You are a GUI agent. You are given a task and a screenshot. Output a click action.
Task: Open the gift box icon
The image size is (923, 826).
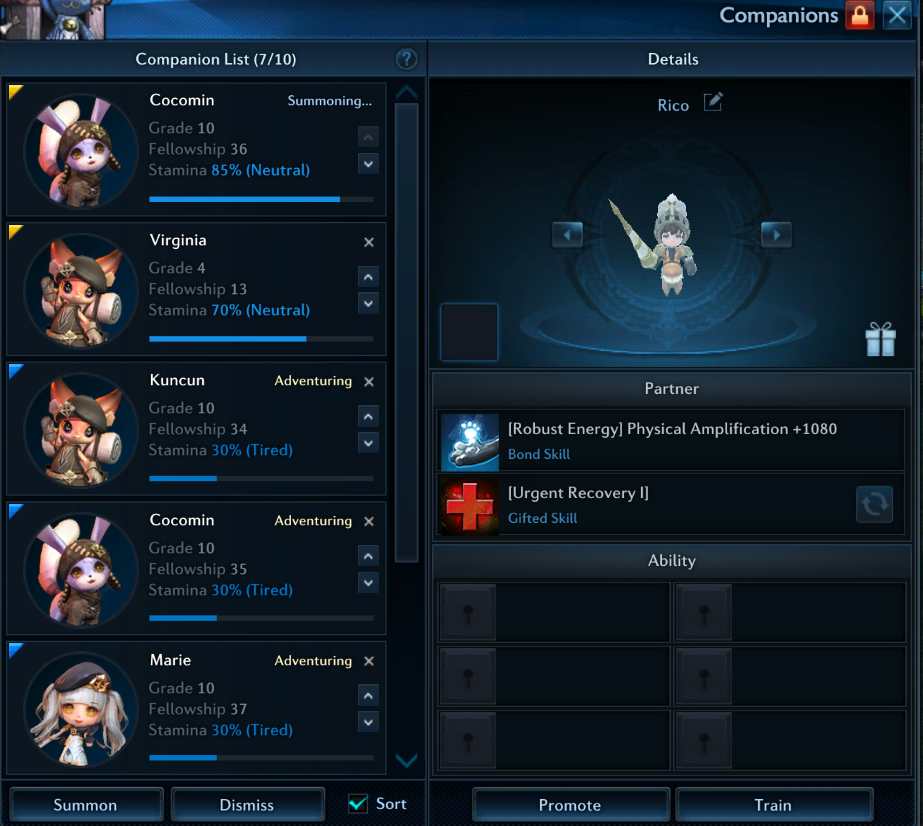[x=881, y=340]
